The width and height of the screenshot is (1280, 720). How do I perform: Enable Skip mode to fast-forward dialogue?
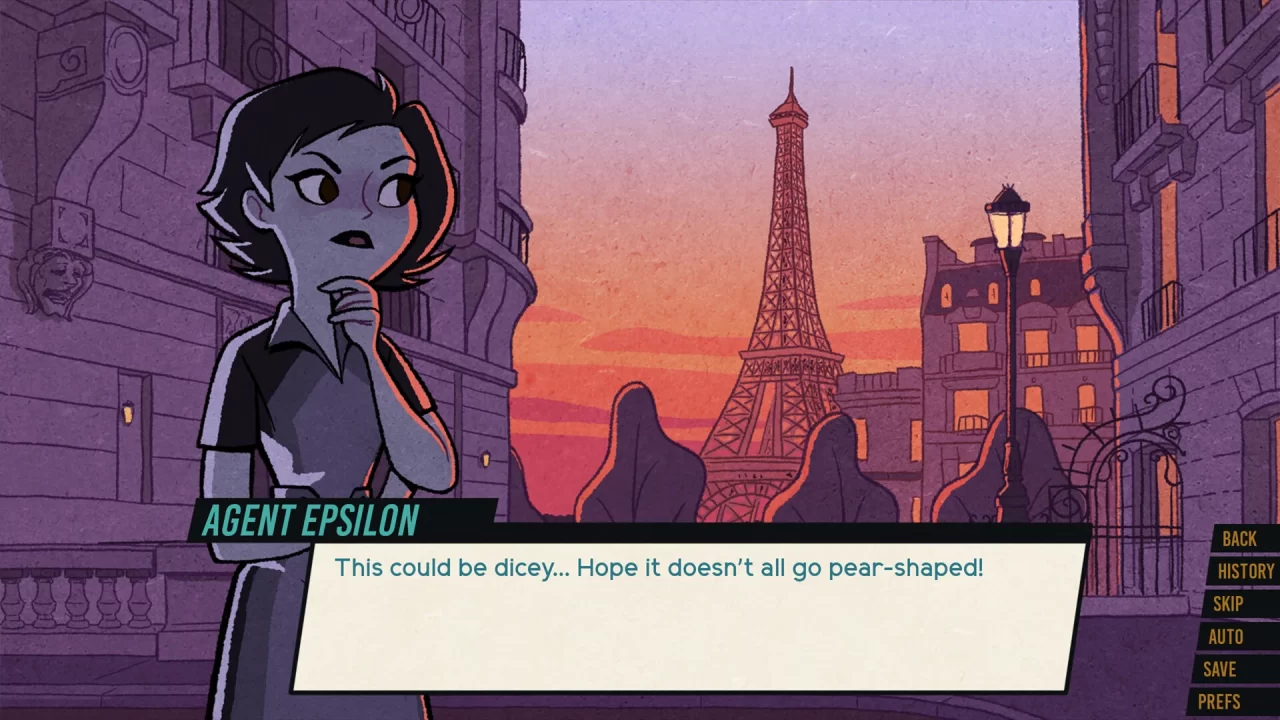click(x=1229, y=604)
